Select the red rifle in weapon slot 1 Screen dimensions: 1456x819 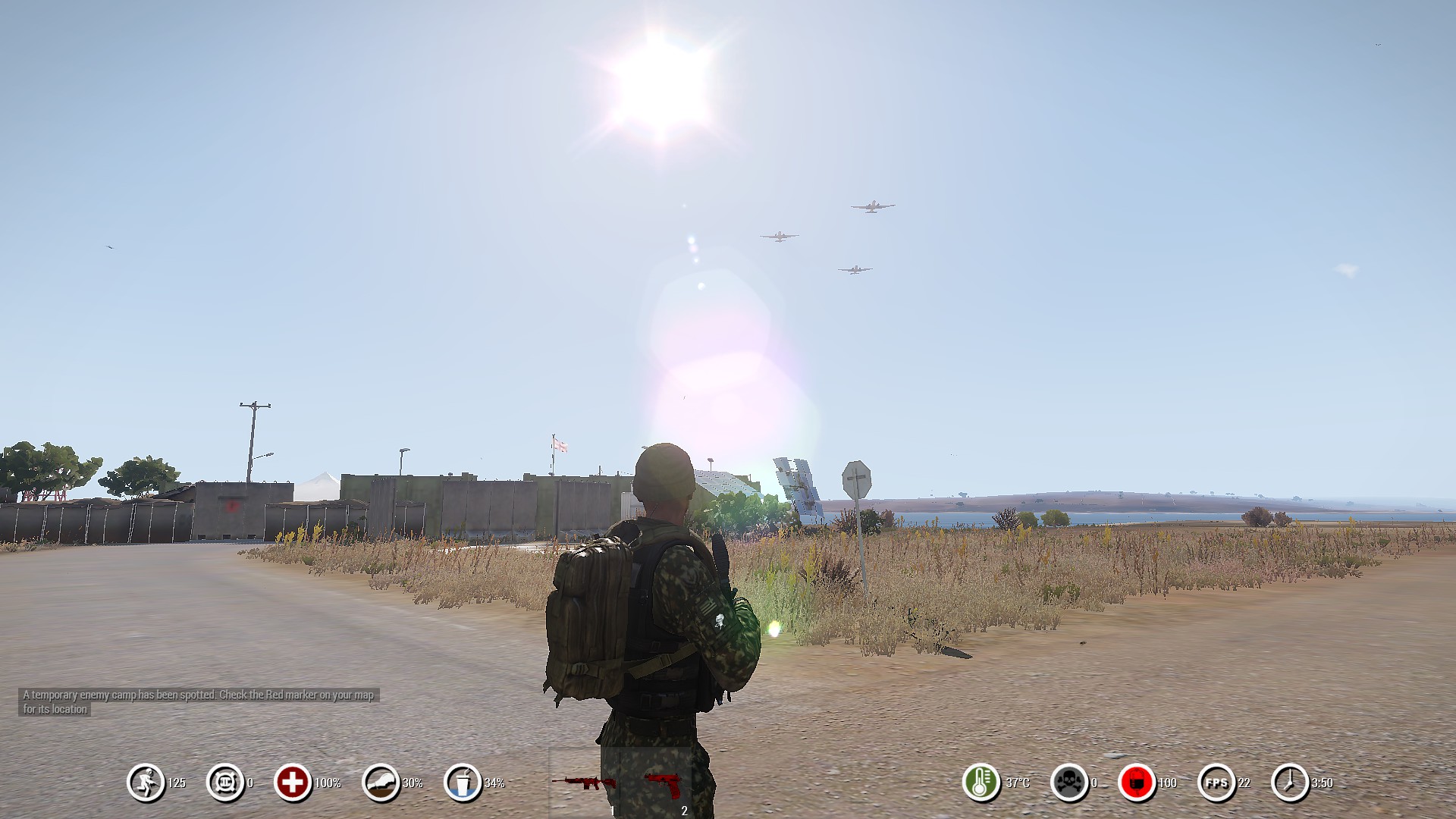(583, 783)
